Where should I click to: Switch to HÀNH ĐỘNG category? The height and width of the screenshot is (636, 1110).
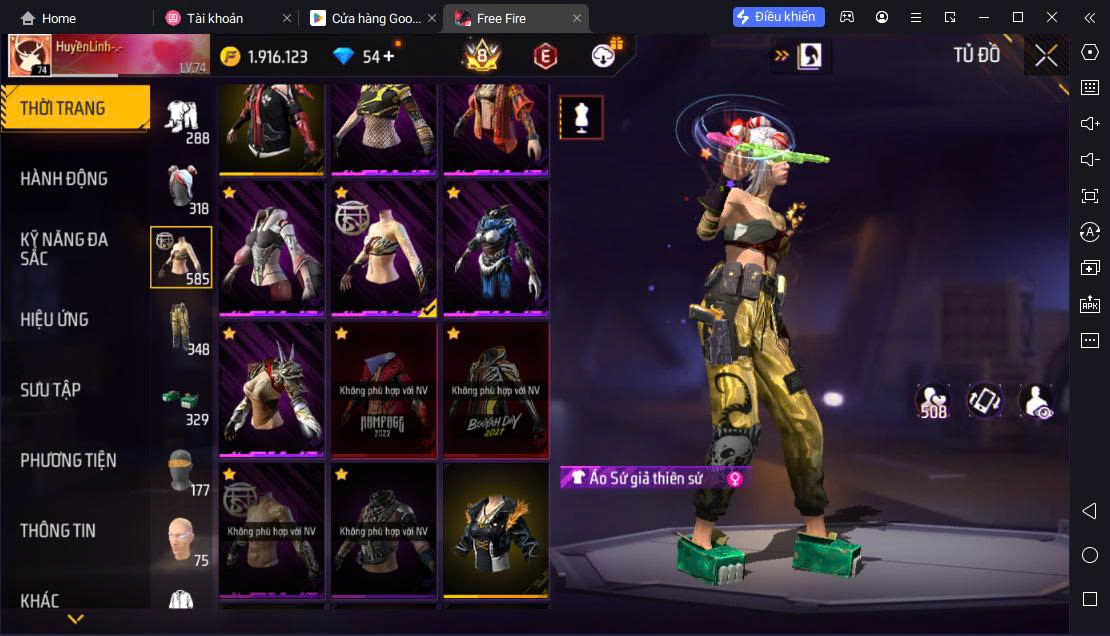coord(65,179)
